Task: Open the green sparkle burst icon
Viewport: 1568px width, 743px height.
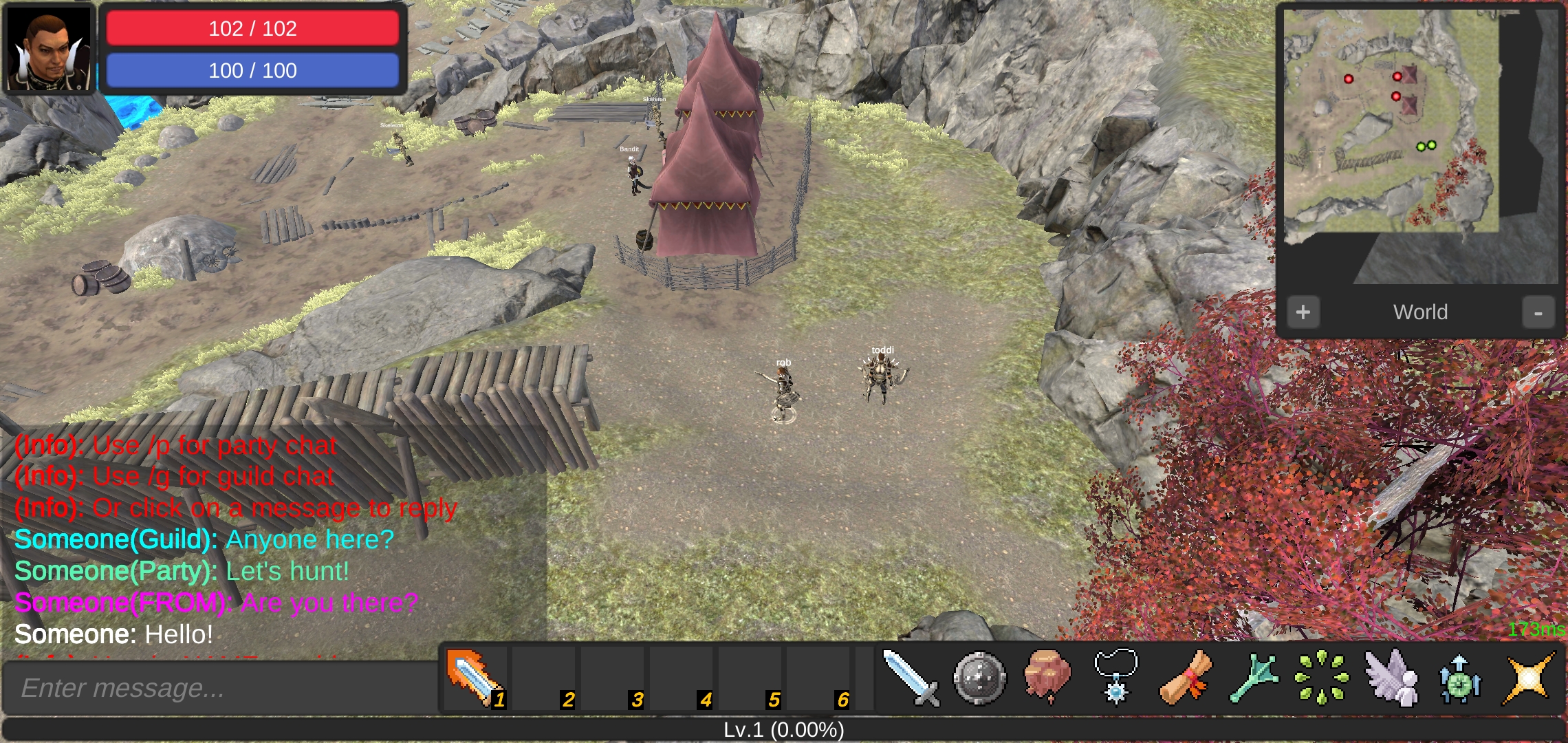Action: pos(1321,679)
